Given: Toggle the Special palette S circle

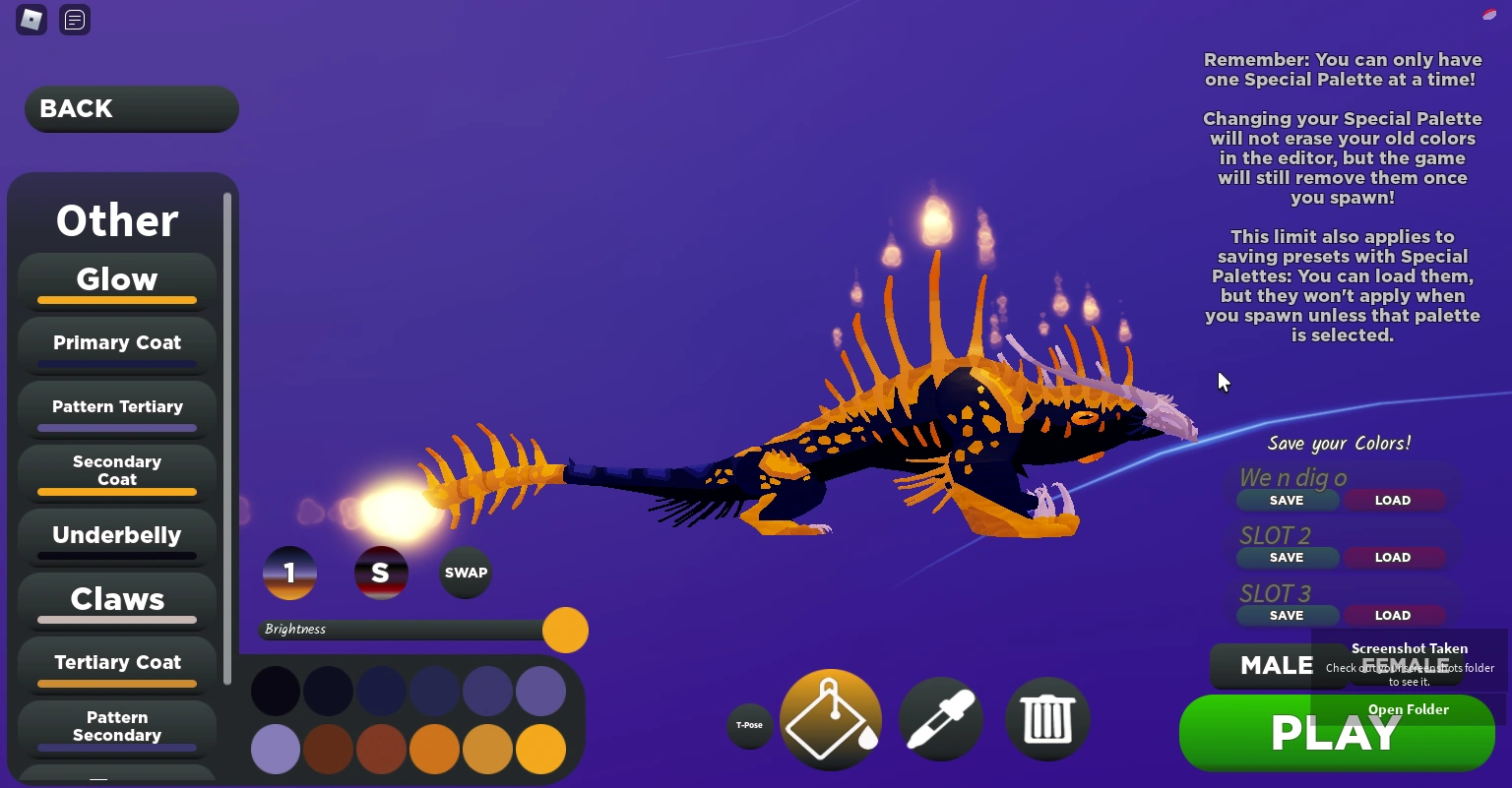Looking at the screenshot, I should 381,573.
